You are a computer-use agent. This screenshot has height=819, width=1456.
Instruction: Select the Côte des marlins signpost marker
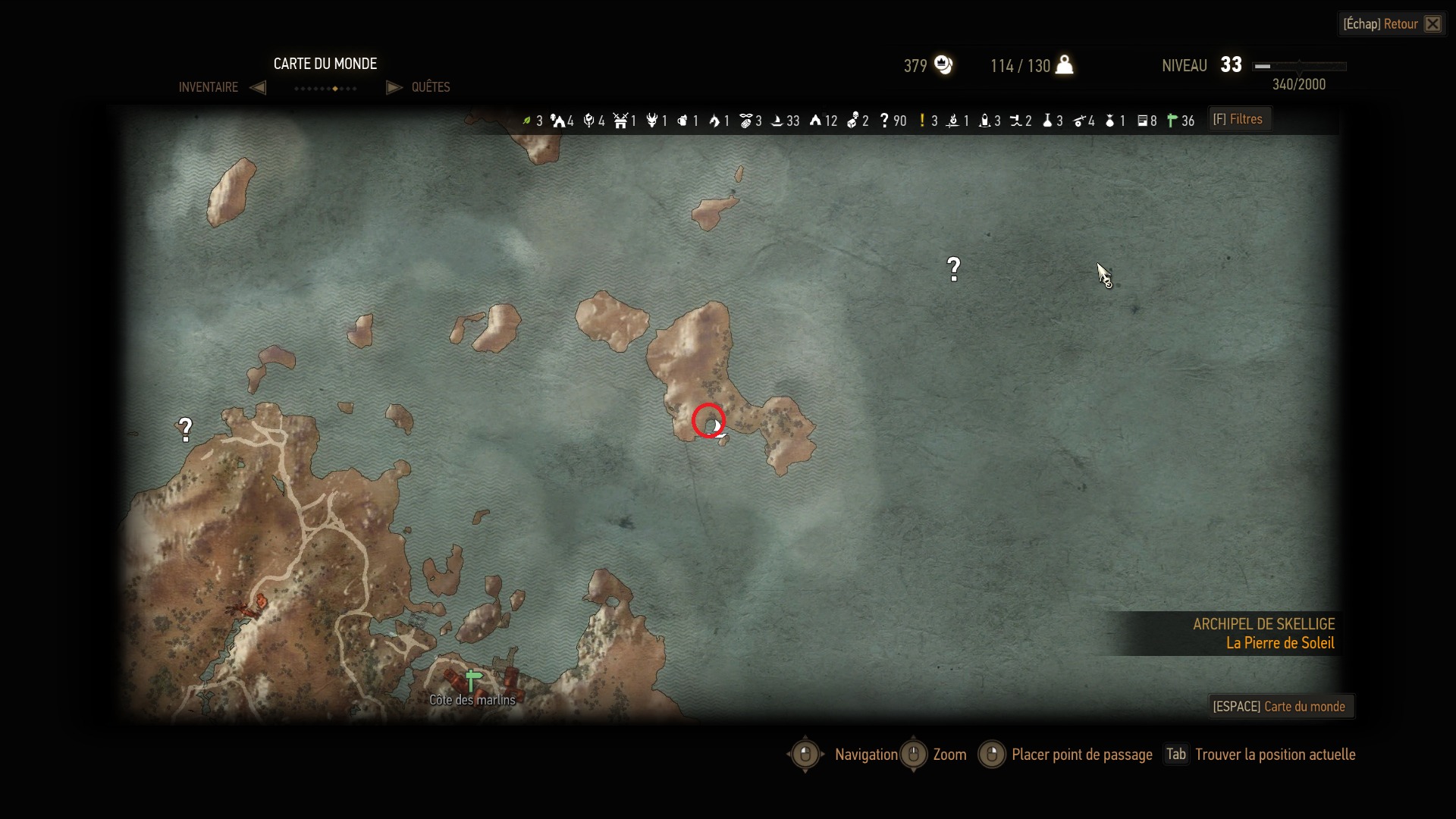(x=473, y=679)
